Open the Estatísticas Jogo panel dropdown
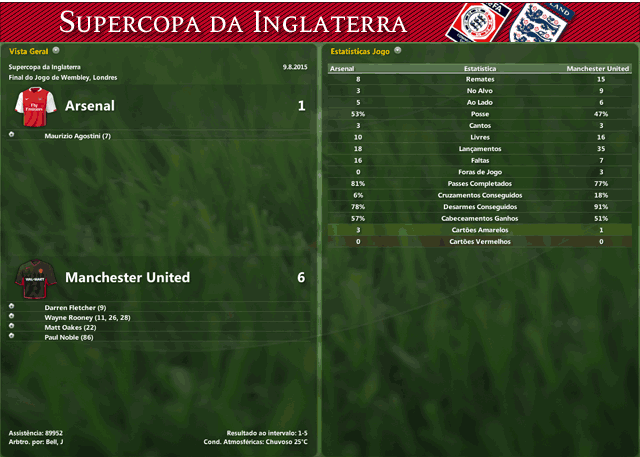640x457 pixels. [397, 49]
